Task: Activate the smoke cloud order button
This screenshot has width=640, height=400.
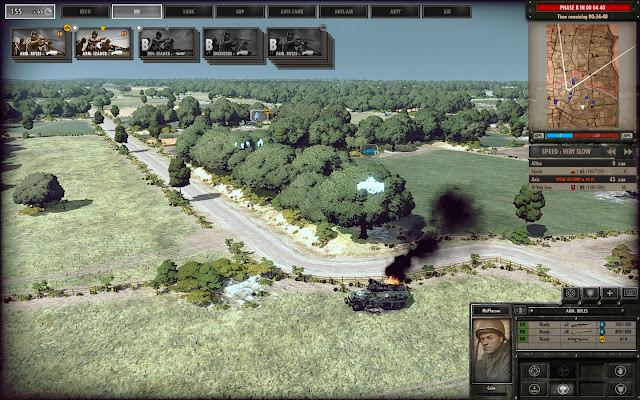Action: [x=565, y=390]
